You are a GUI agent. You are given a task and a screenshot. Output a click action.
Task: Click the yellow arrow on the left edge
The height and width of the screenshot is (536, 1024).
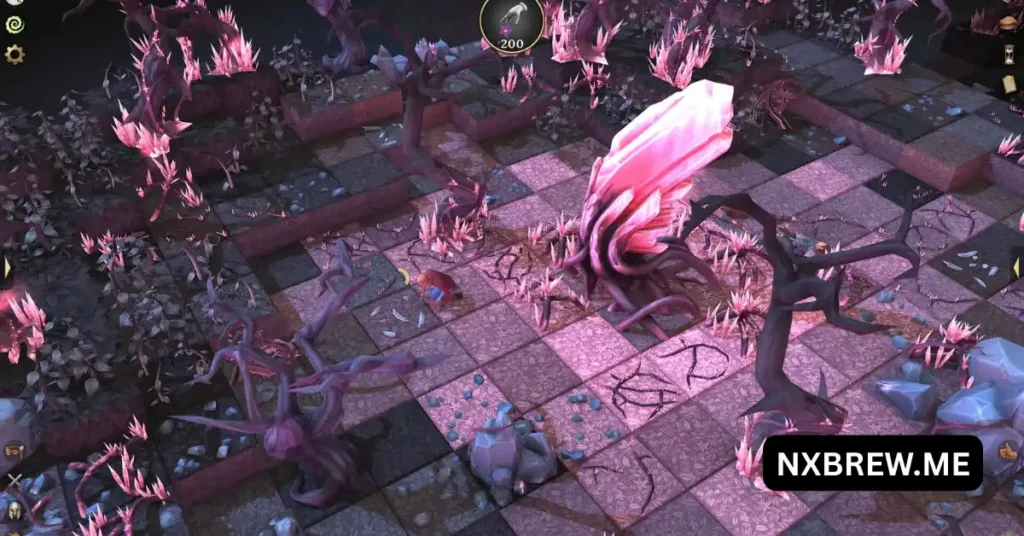click(x=7, y=268)
